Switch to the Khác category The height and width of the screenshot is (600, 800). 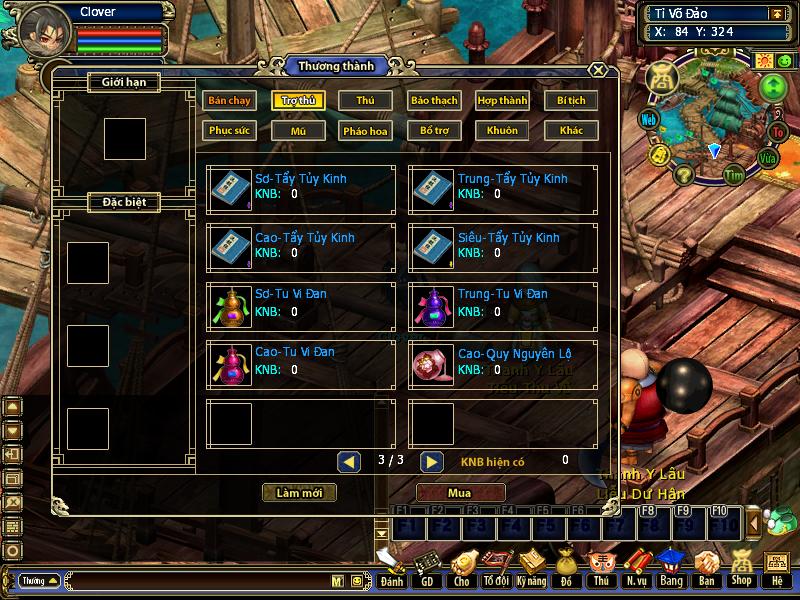pyautogui.click(x=571, y=130)
